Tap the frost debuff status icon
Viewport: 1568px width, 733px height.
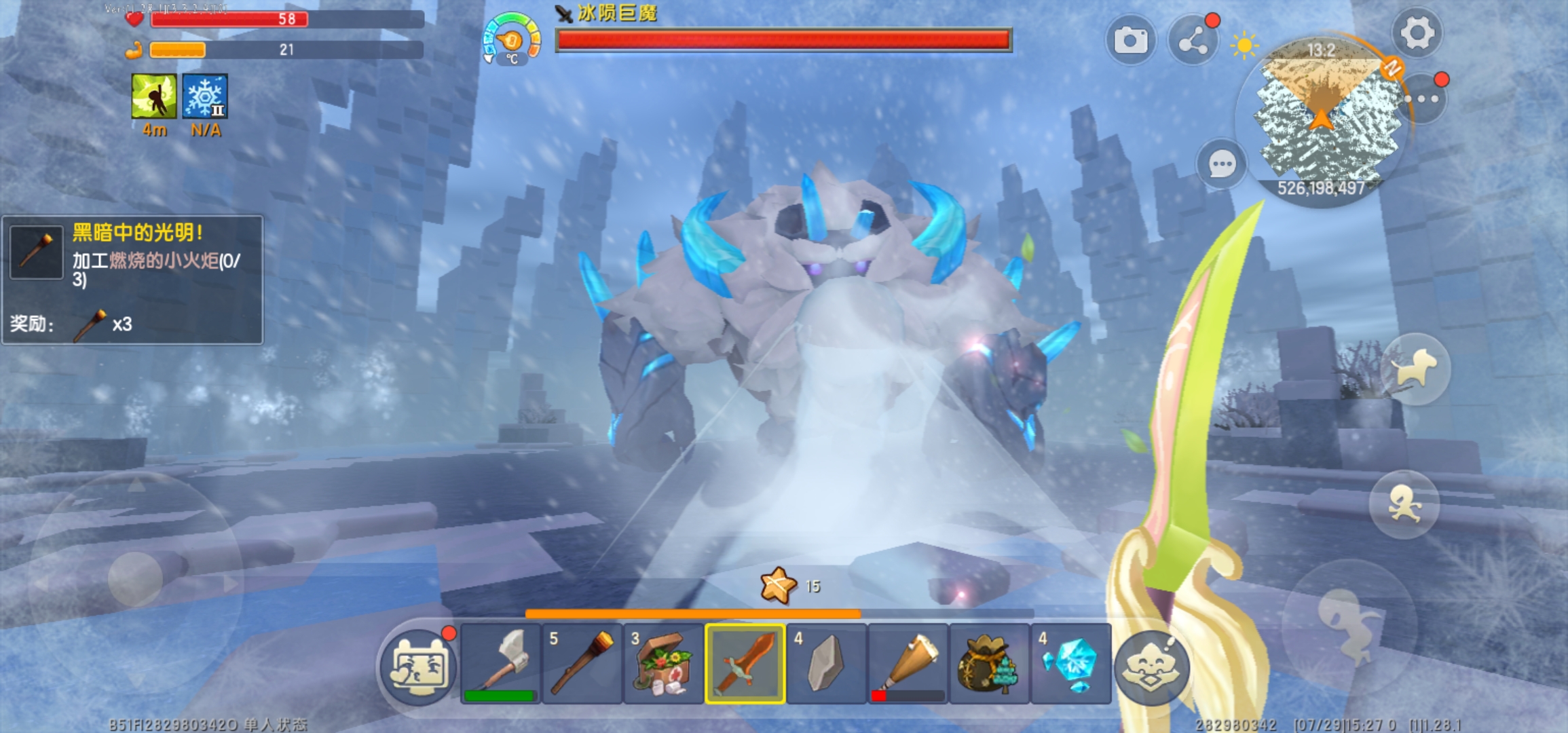(205, 97)
